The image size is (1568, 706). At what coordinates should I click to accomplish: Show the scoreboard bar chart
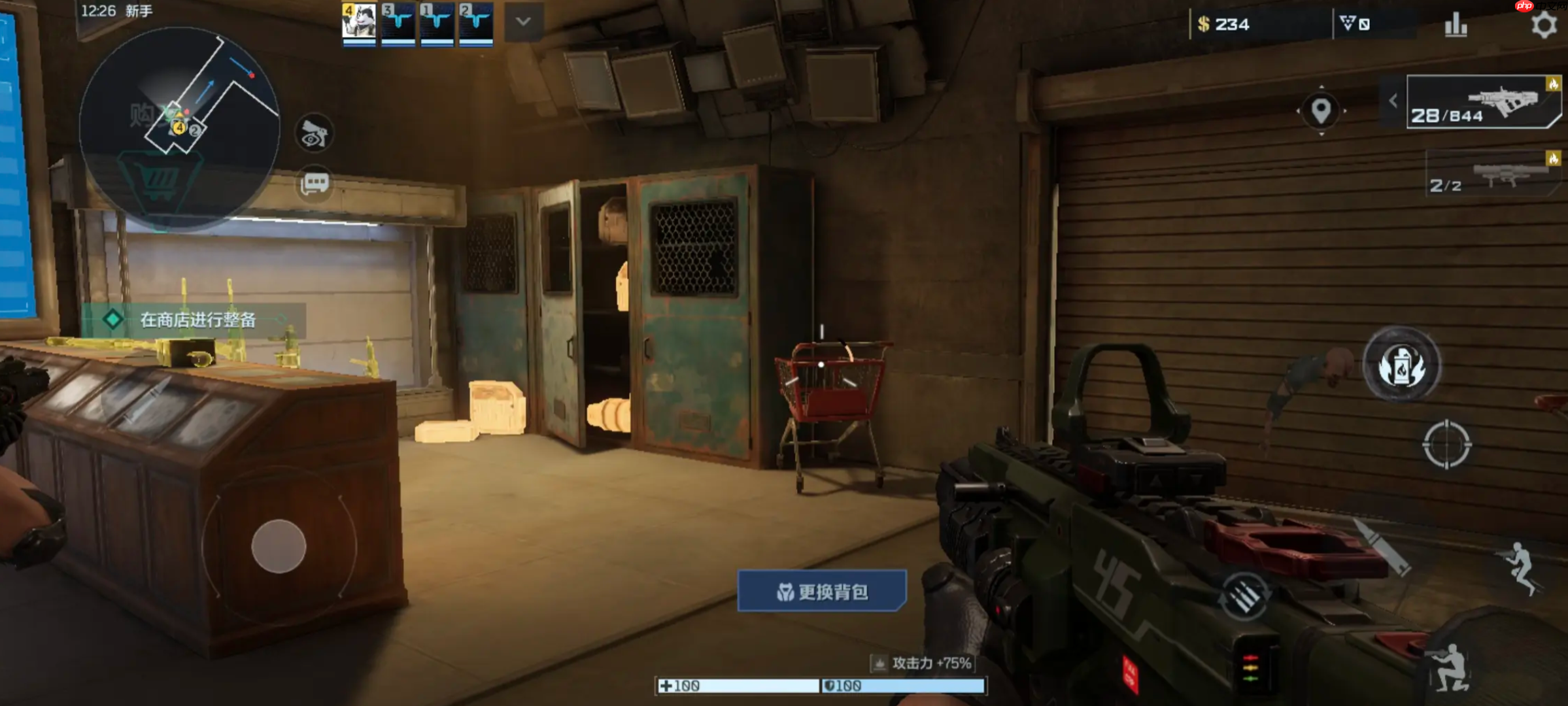1456,26
